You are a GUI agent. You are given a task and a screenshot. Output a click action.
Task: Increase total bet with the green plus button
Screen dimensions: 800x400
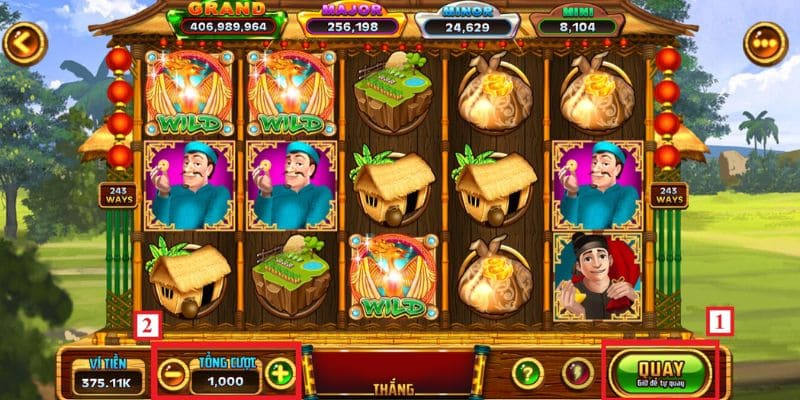[281, 374]
